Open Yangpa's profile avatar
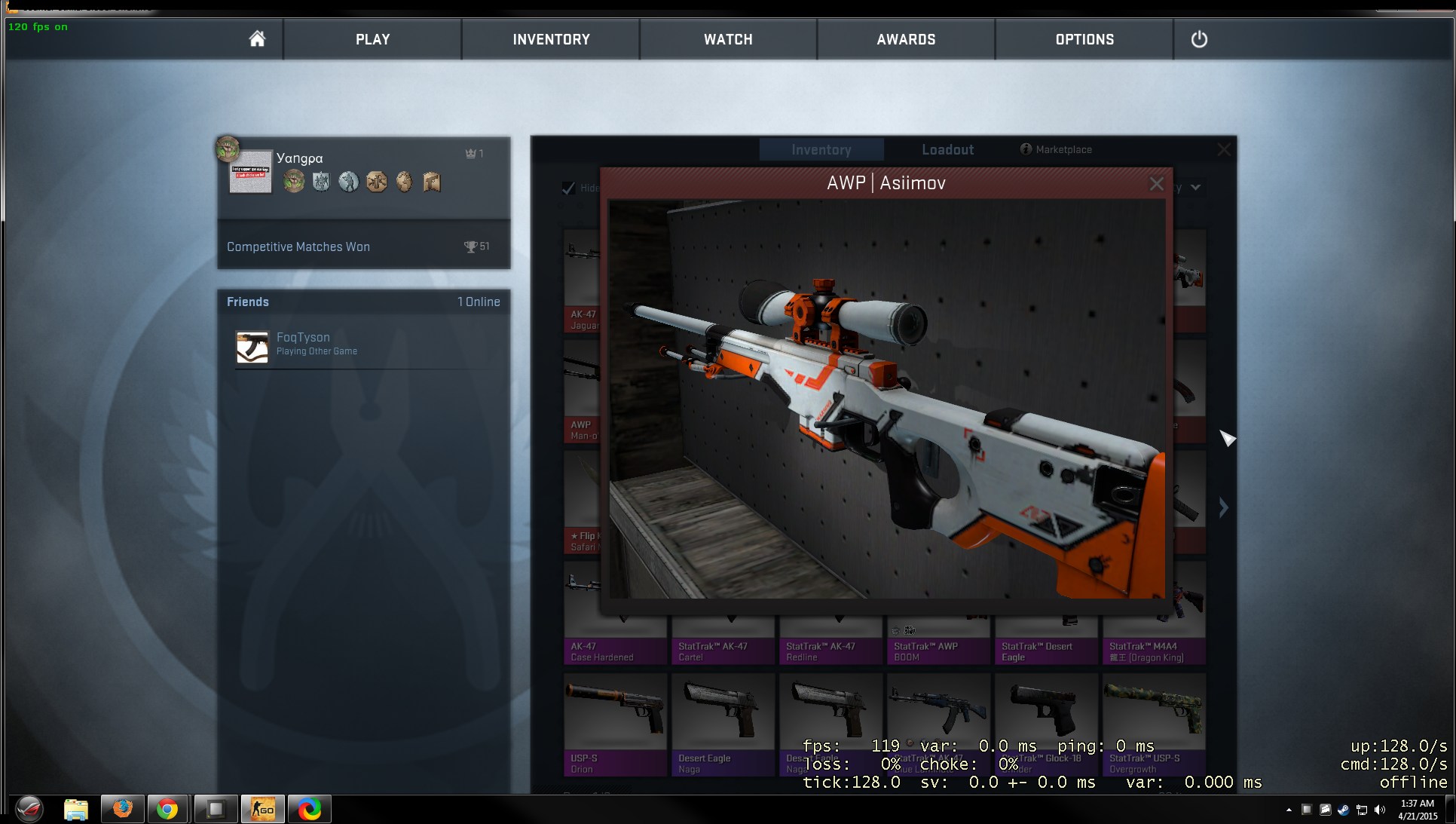The width and height of the screenshot is (1456, 824). click(250, 172)
